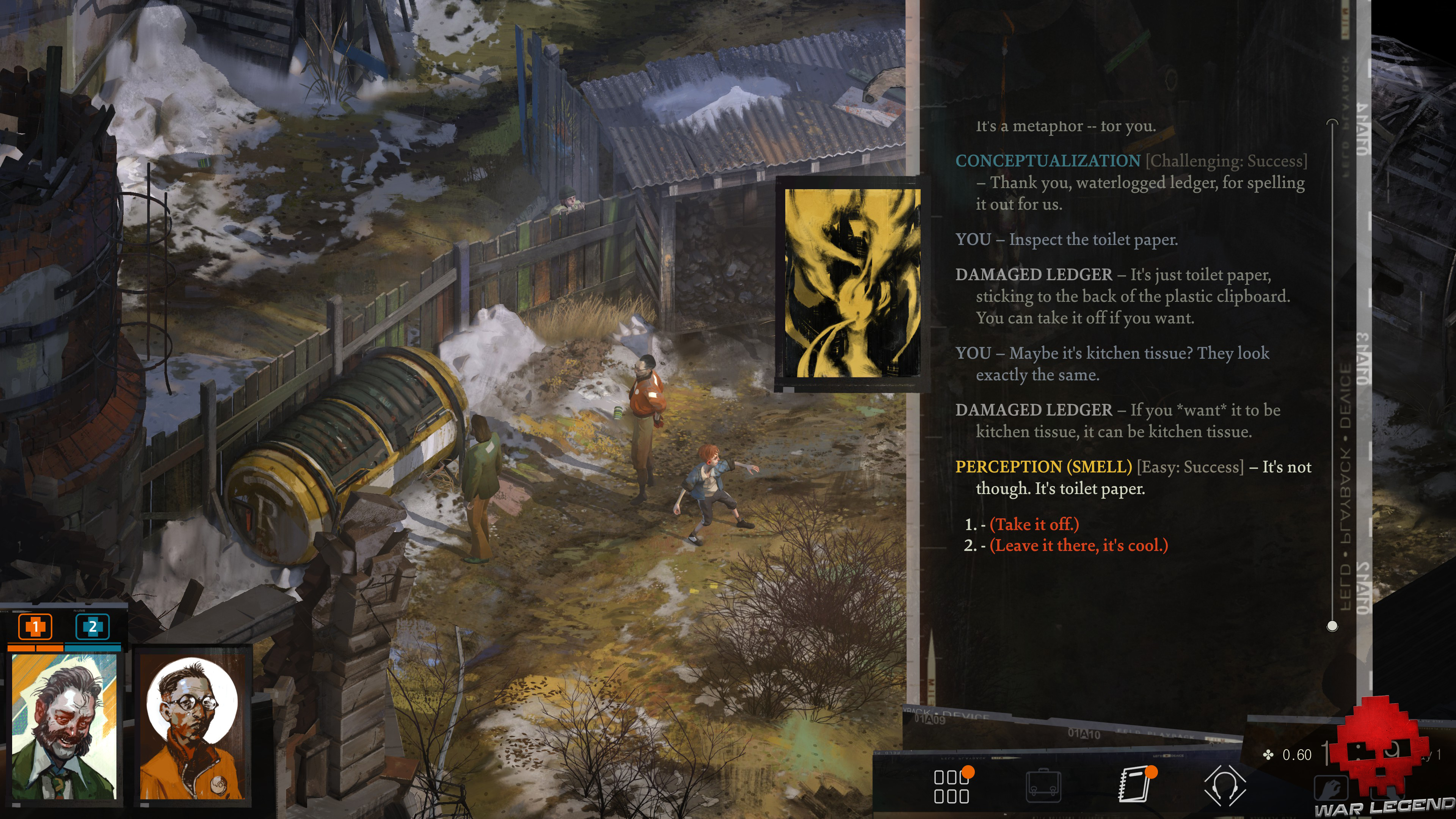Click the yellow flame illustration panel
Viewport: 1456px width, 819px height.
coord(854,282)
